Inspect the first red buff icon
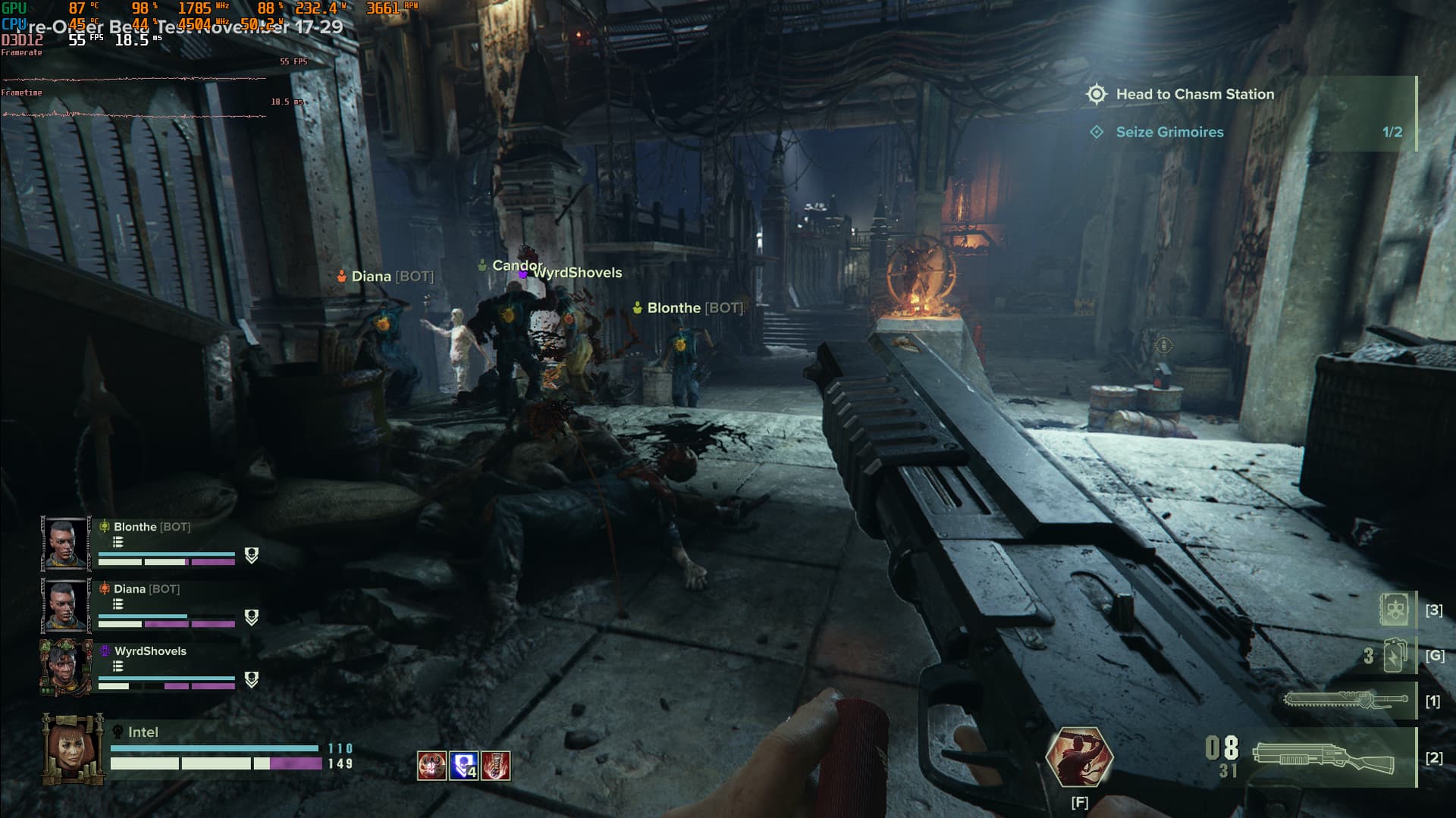The height and width of the screenshot is (818, 1456). point(432,766)
